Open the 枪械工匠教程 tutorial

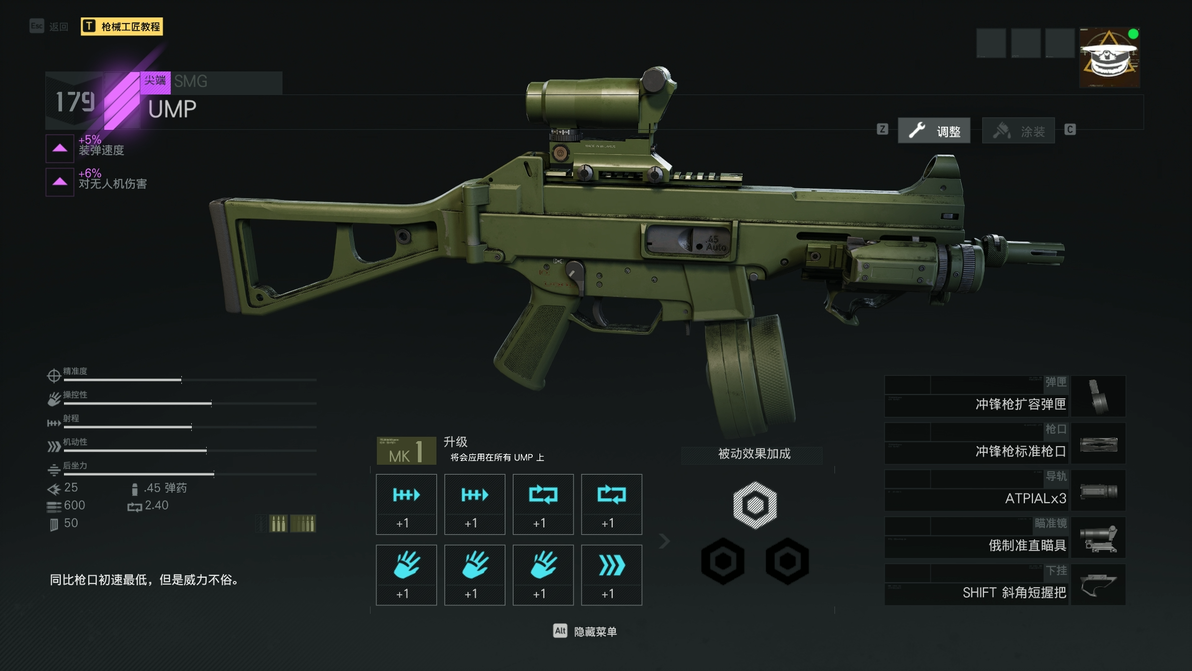[122, 27]
